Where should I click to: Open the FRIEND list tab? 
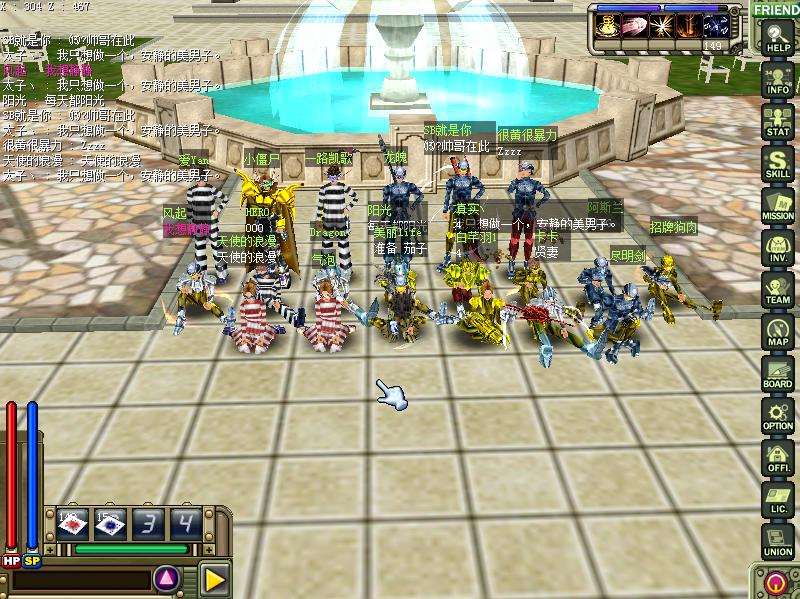(x=776, y=9)
